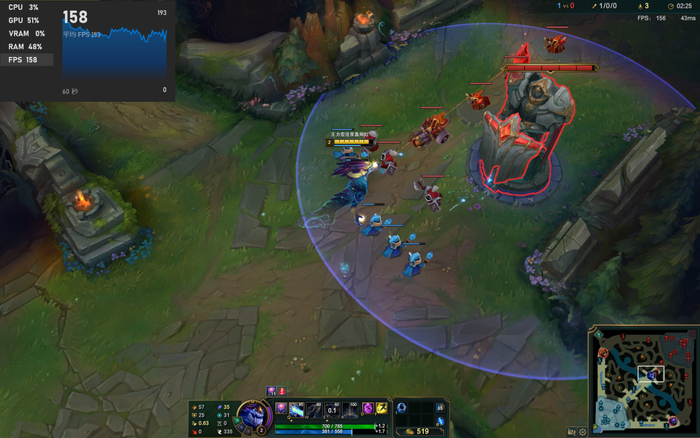Viewport: 700px width, 438px height.
Task: Activate the blue trinket ward slot
Action: (440, 422)
